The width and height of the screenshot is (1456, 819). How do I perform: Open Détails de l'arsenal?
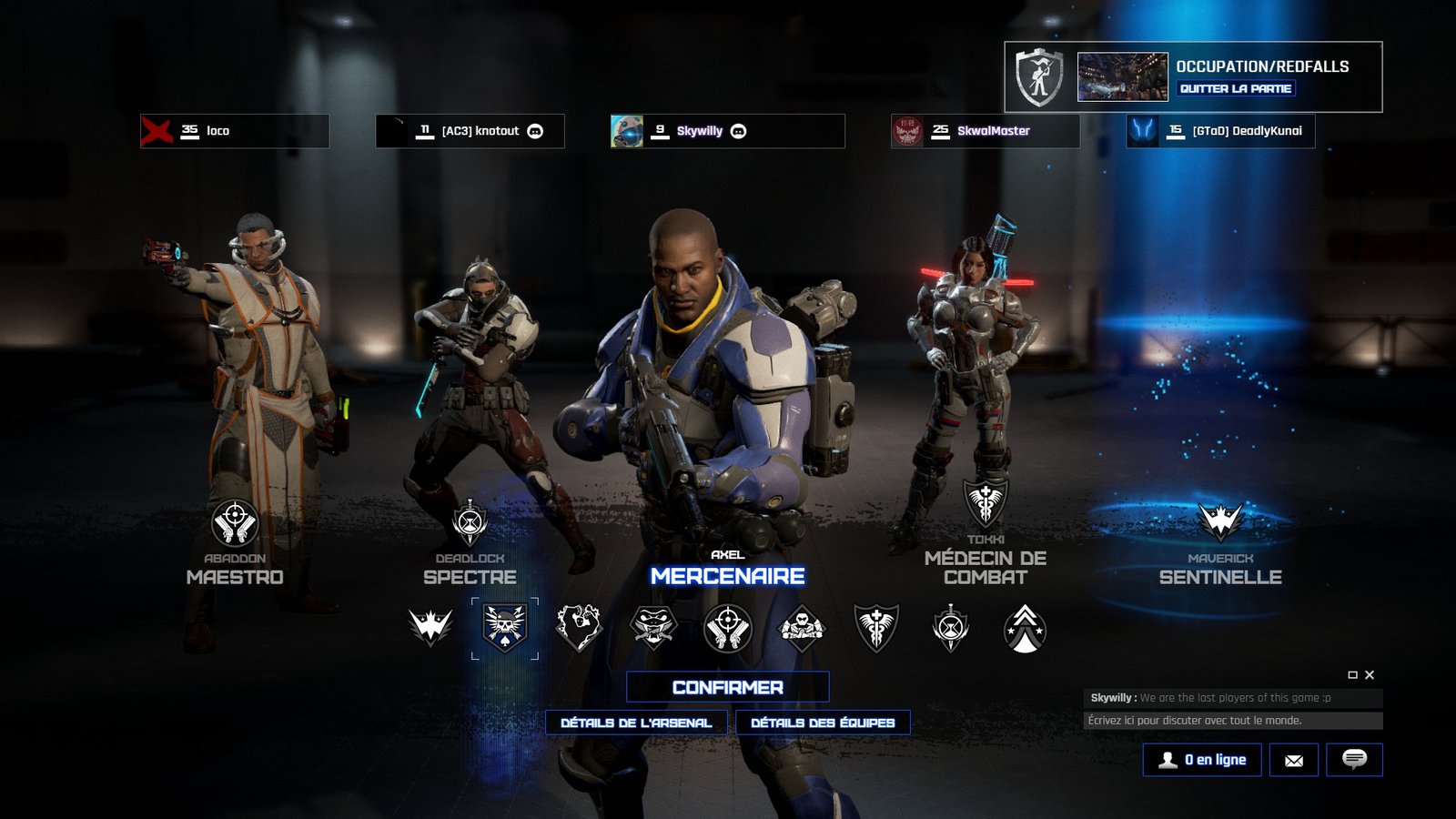636,723
